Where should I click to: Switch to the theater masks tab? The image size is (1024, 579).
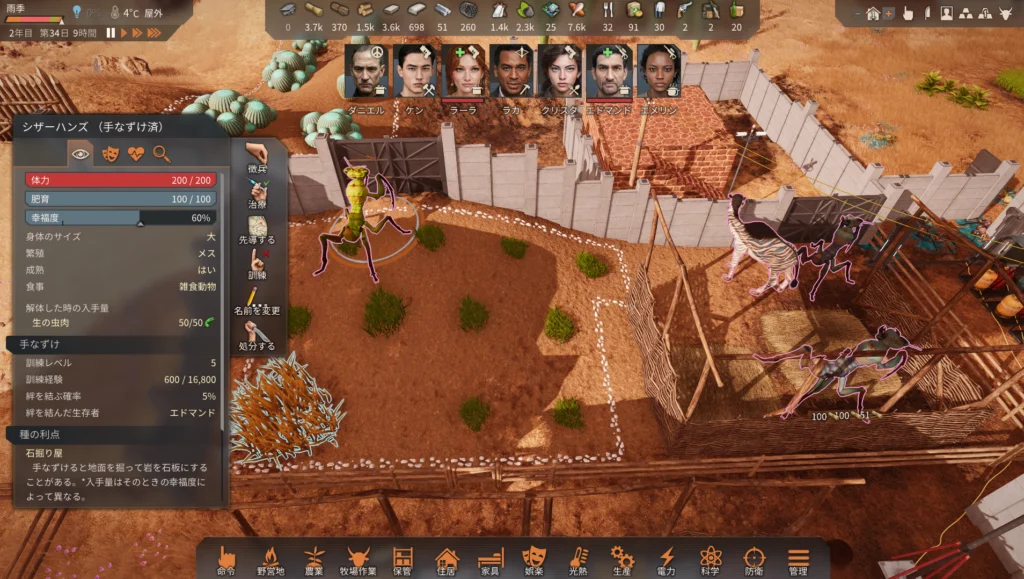tap(110, 153)
